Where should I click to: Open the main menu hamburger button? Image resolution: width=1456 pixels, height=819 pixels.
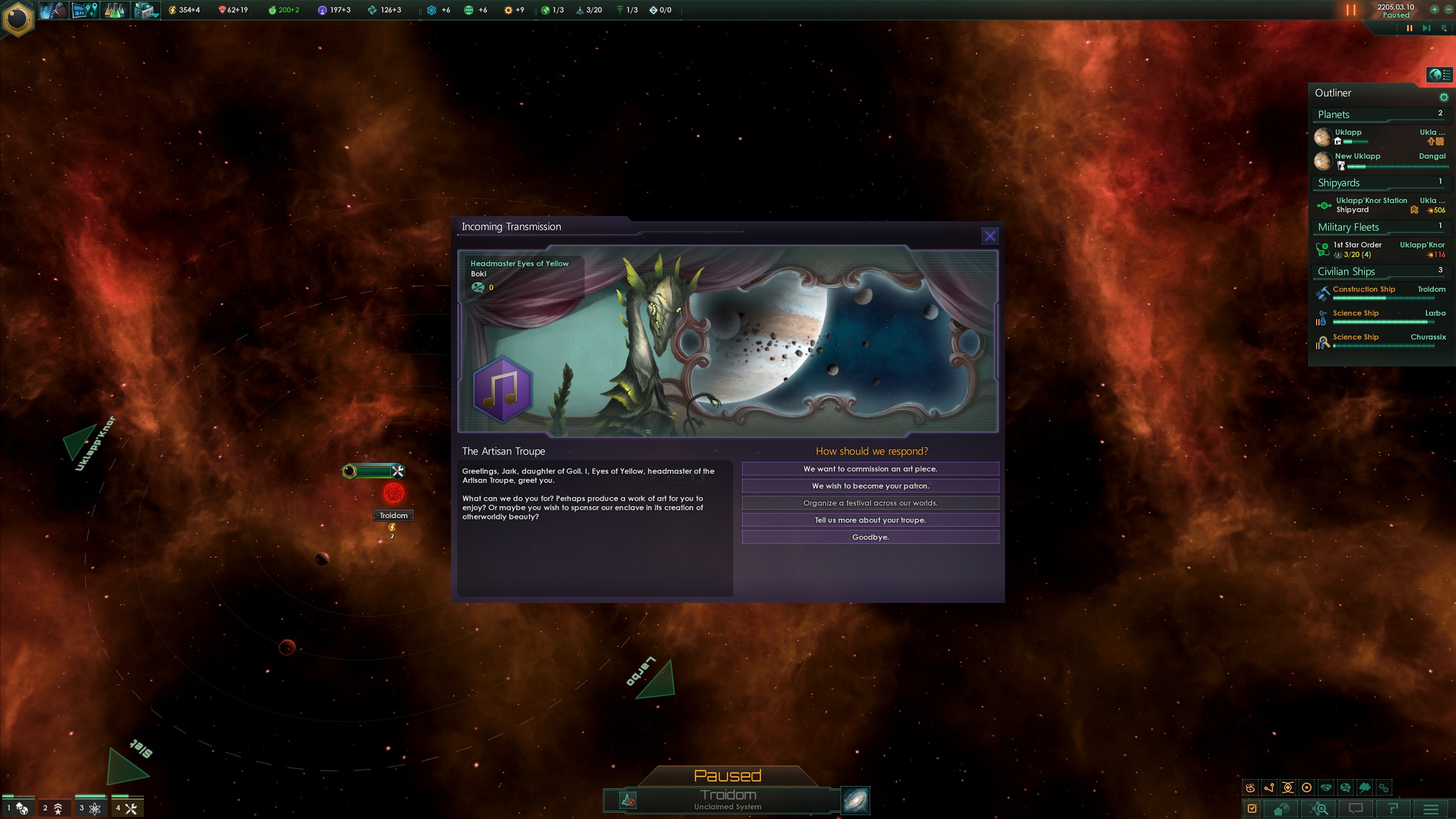point(1431,809)
